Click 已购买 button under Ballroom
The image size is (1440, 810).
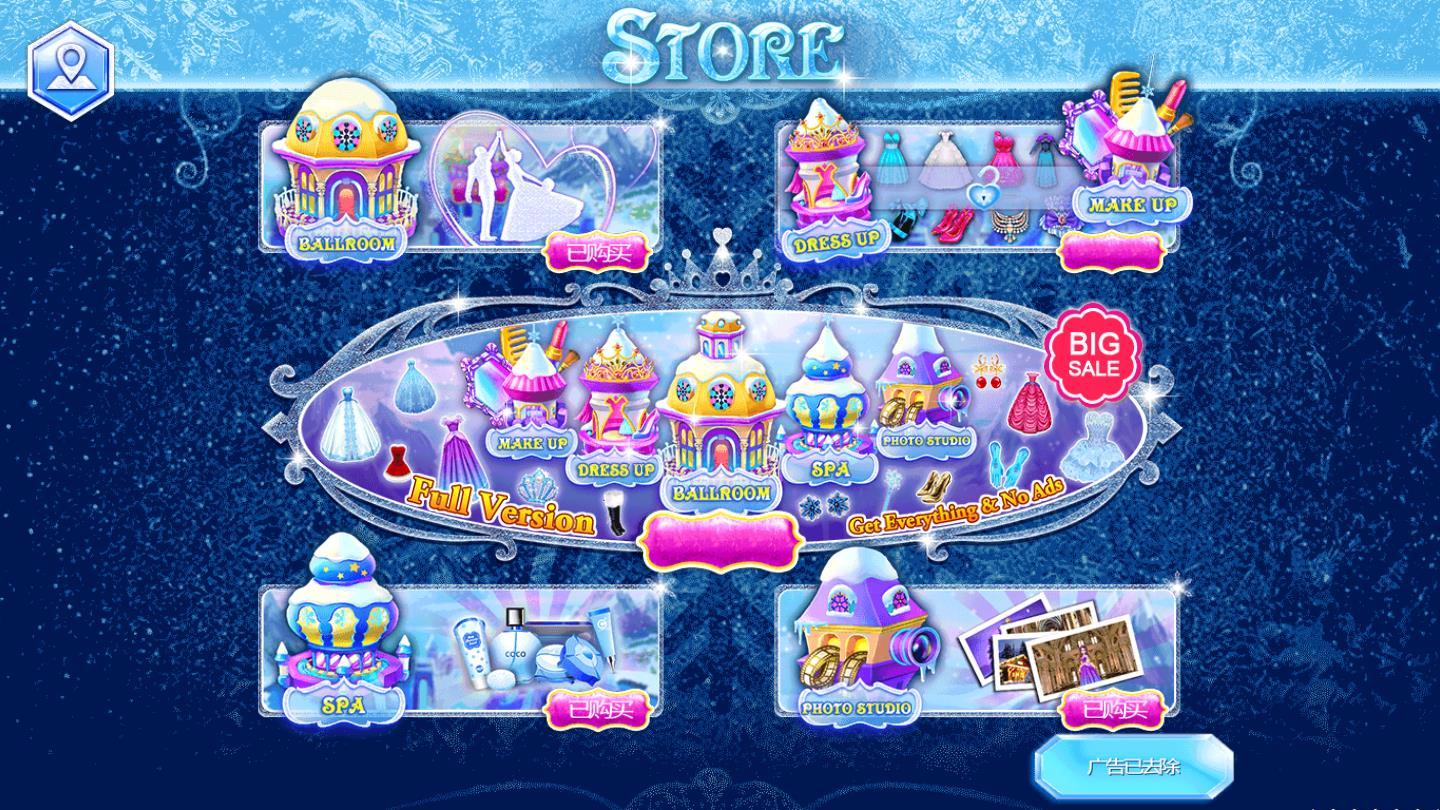point(598,252)
